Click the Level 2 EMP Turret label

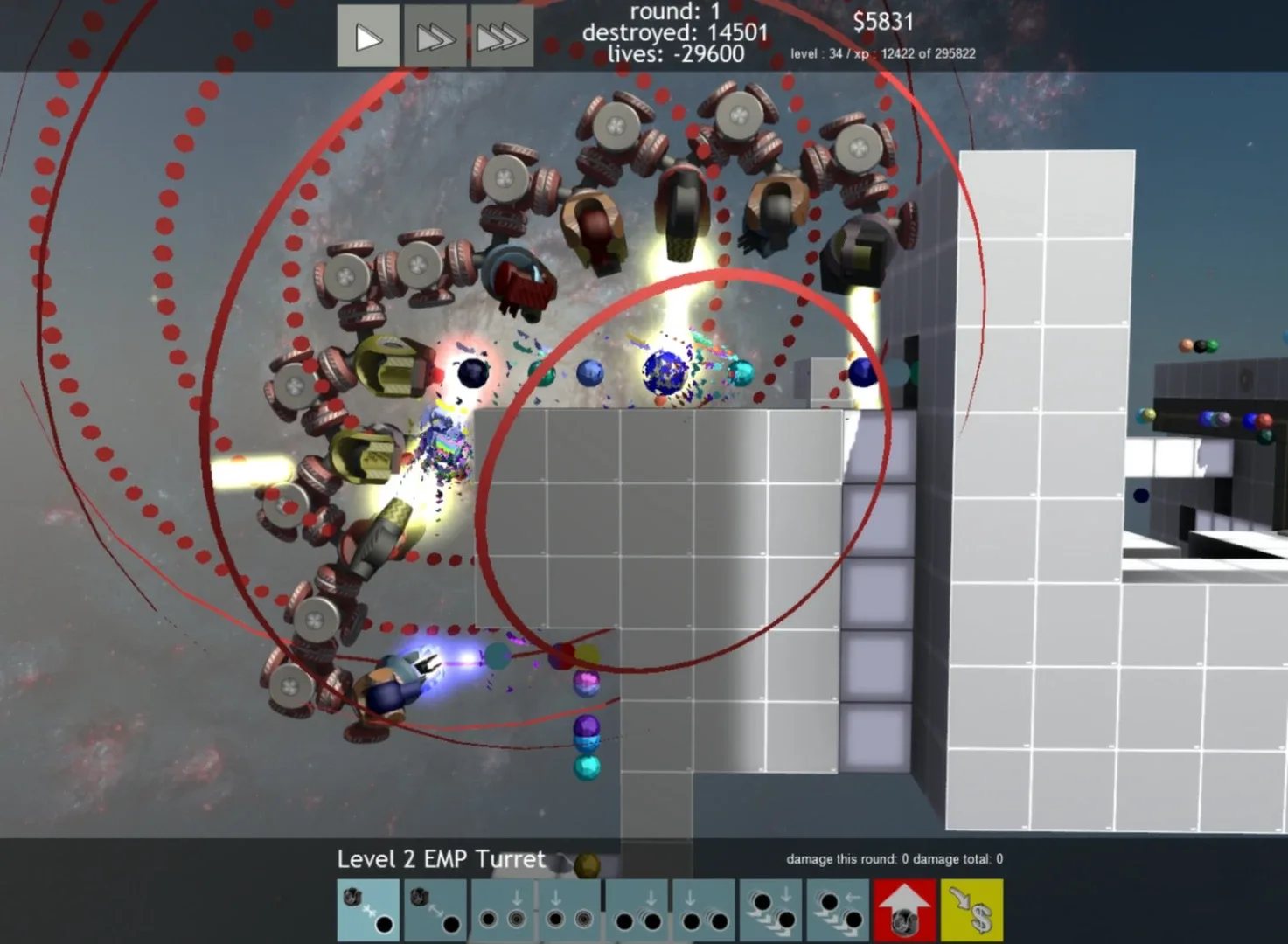[x=440, y=859]
